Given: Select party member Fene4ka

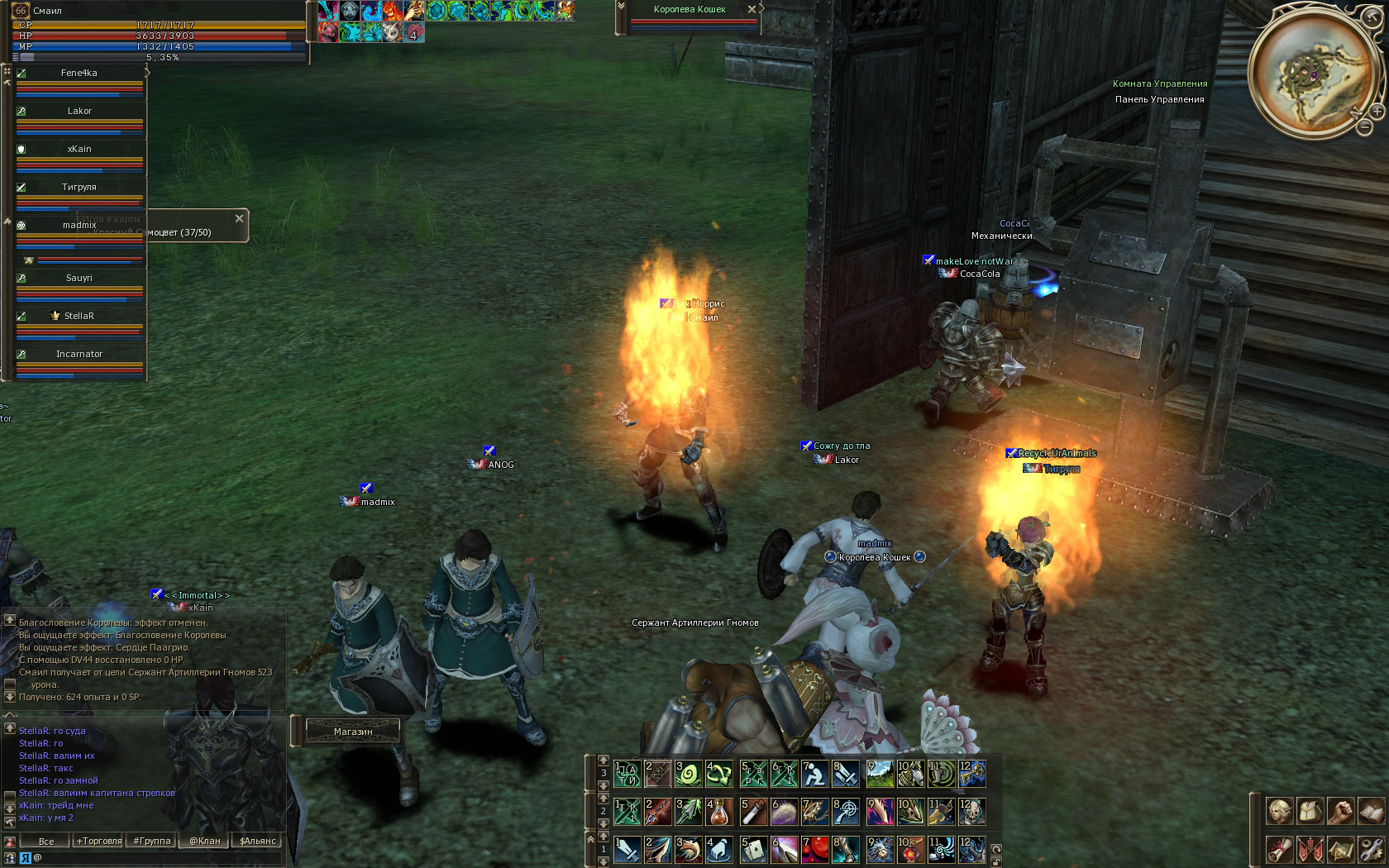Looking at the screenshot, I should pyautogui.click(x=79, y=74).
